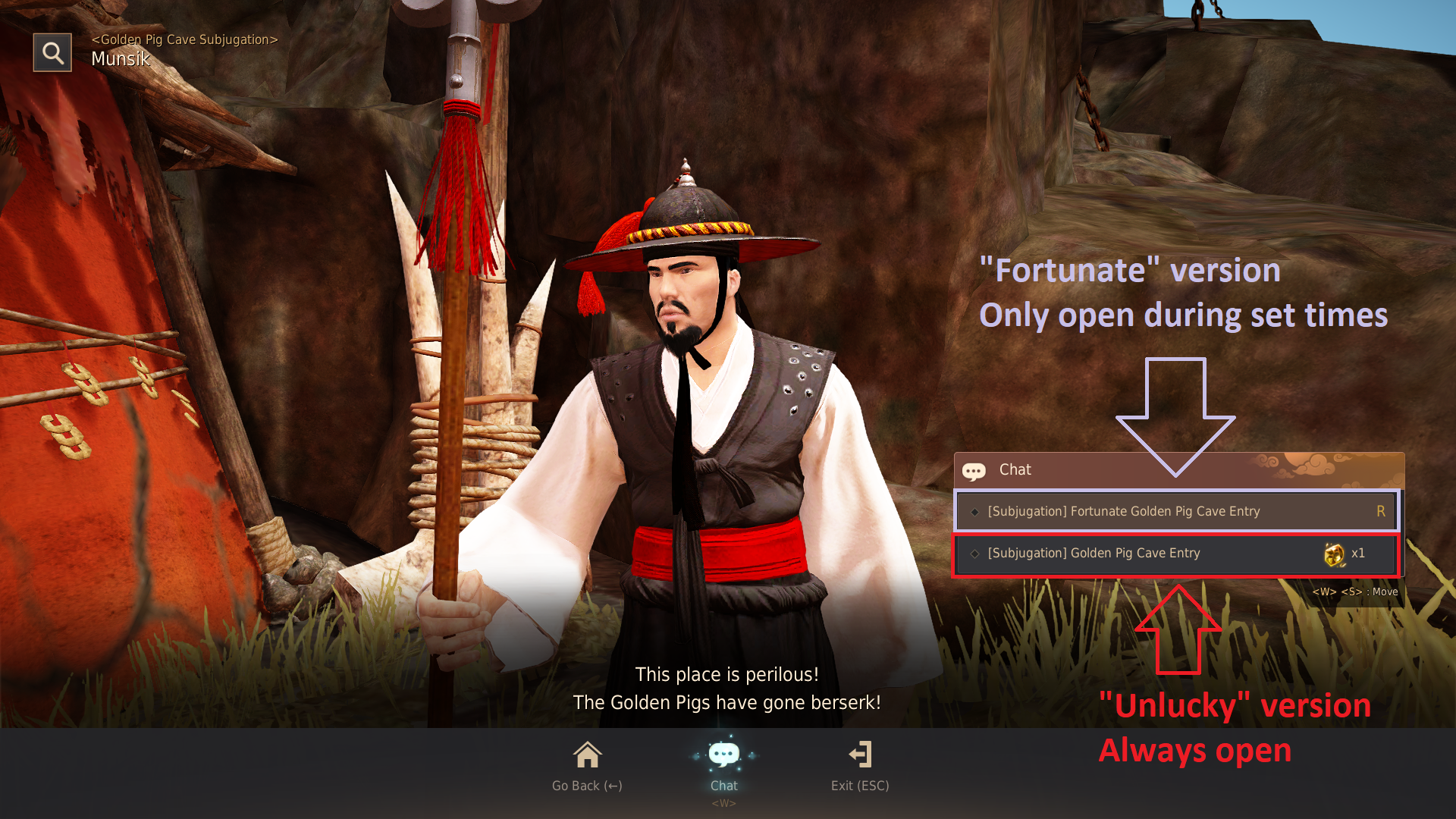Viewport: 1456px width, 819px height.
Task: Click the glowing Chat bubble icon
Action: [723, 755]
